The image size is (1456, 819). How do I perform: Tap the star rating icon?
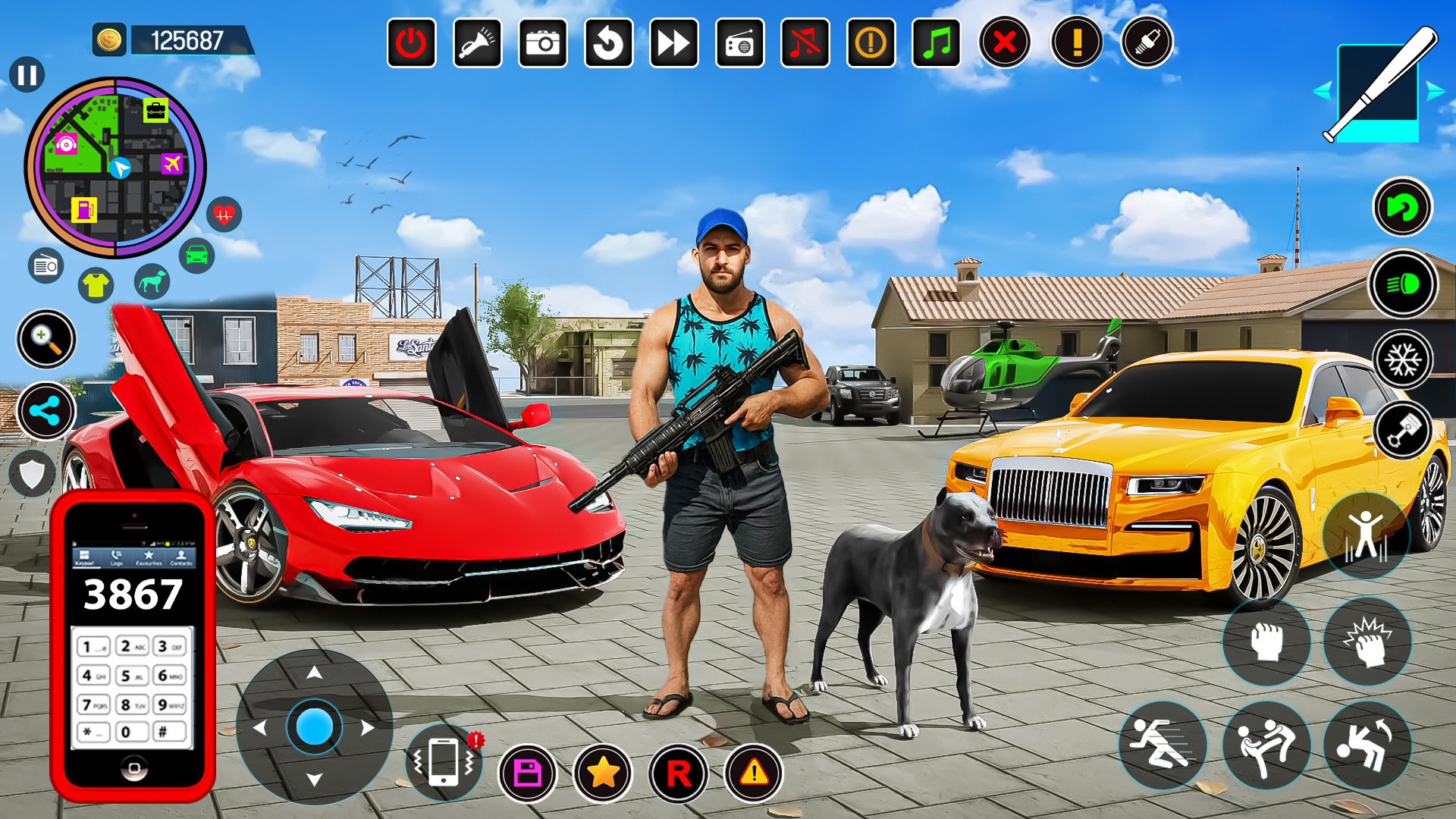click(x=604, y=770)
